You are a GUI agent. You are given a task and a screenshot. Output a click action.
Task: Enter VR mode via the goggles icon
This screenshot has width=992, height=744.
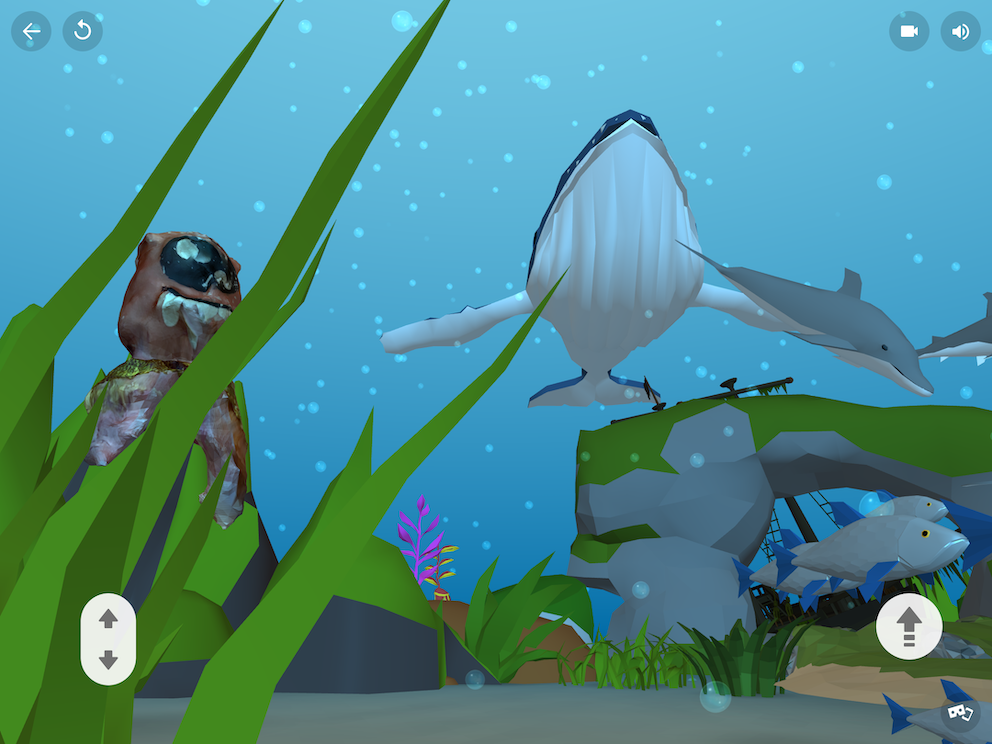[961, 713]
